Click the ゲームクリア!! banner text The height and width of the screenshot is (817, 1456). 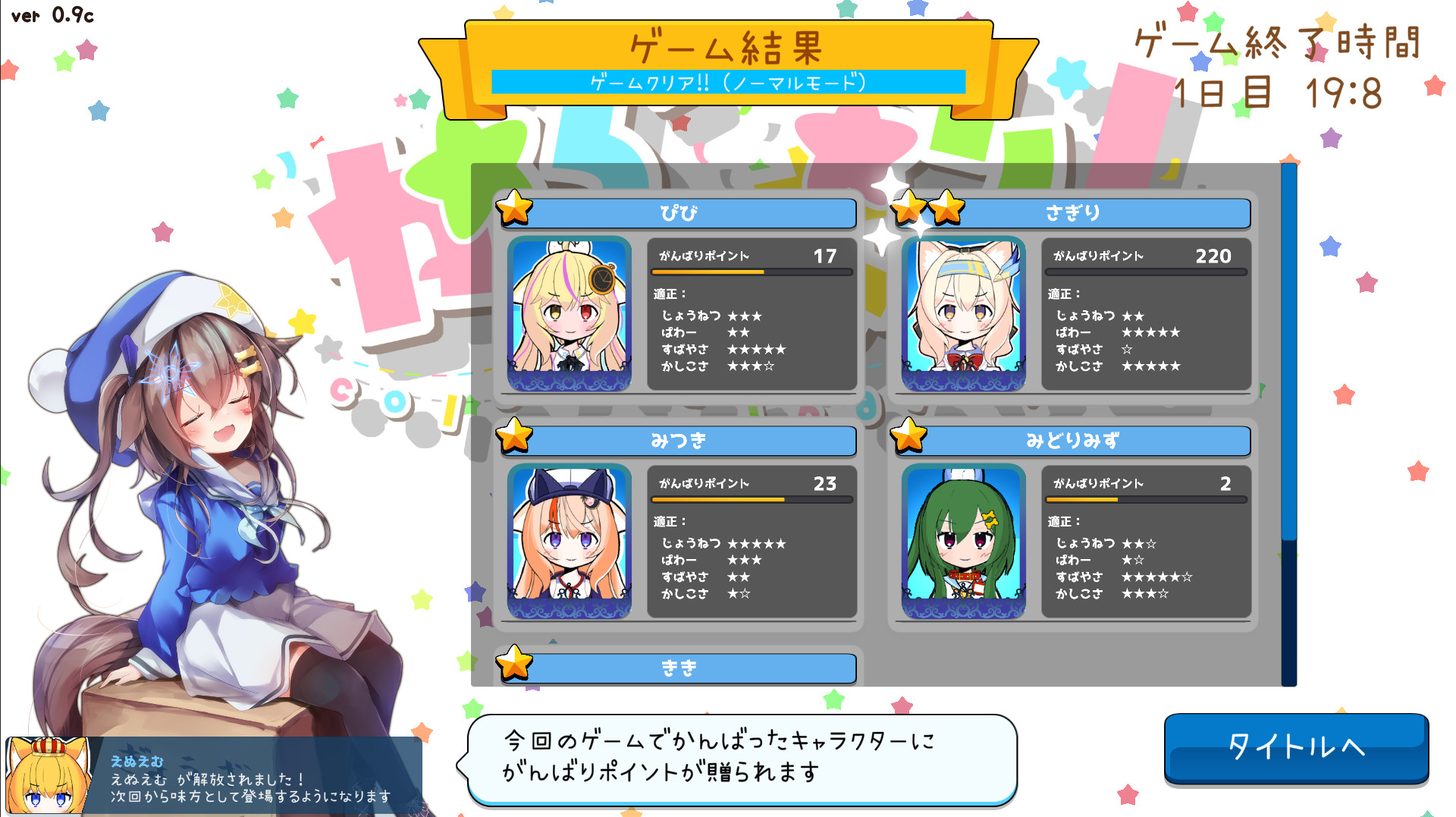pos(726,80)
